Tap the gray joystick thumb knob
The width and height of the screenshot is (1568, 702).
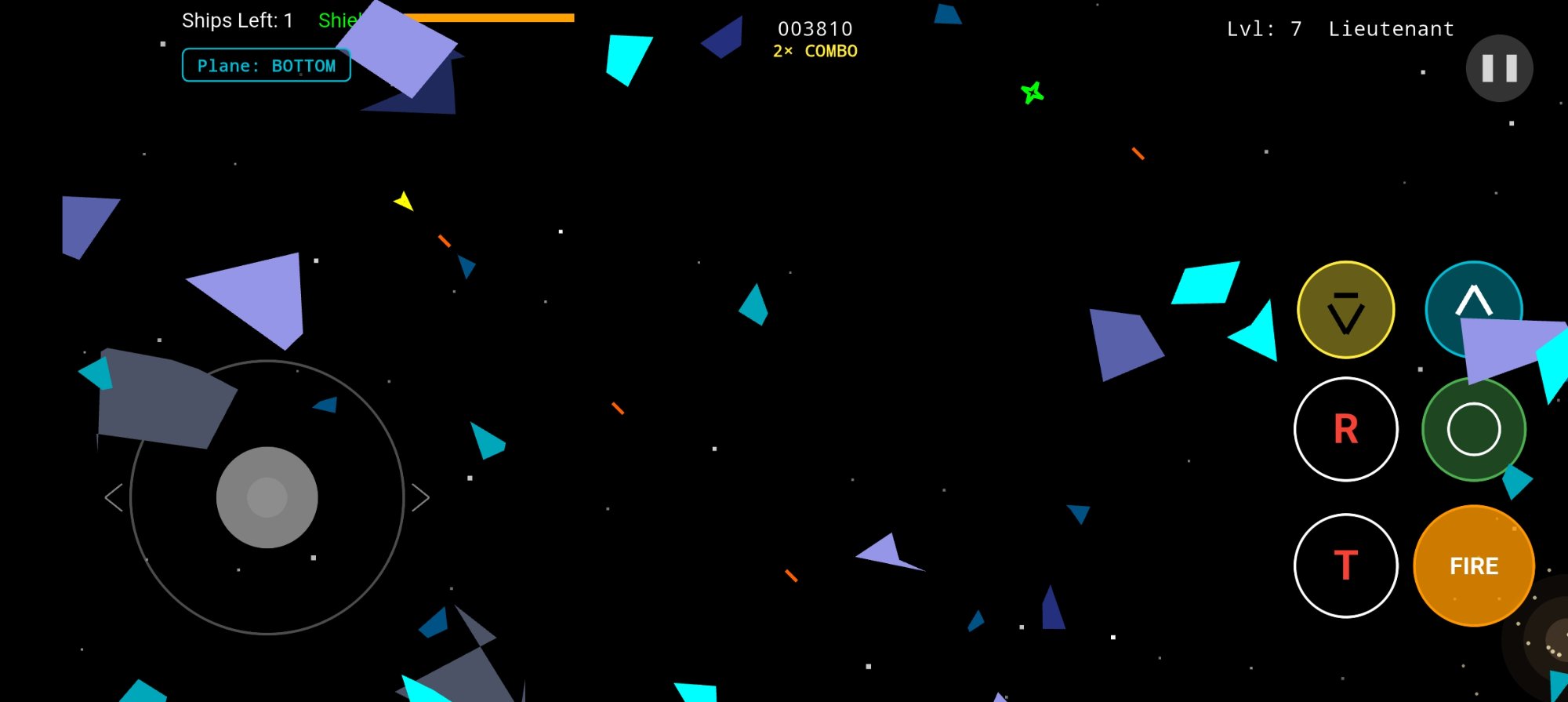[267, 496]
